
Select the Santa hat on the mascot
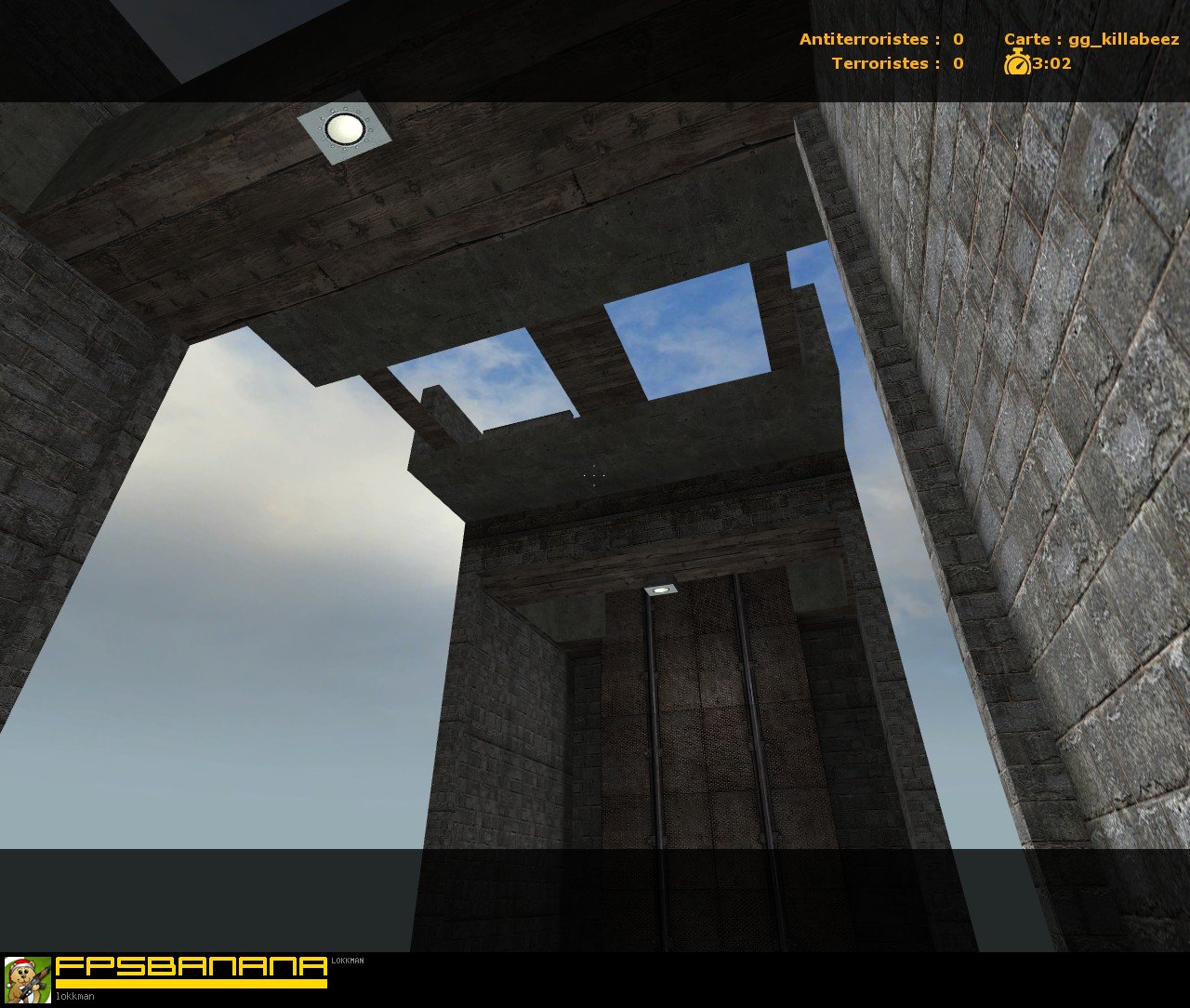pos(20,963)
